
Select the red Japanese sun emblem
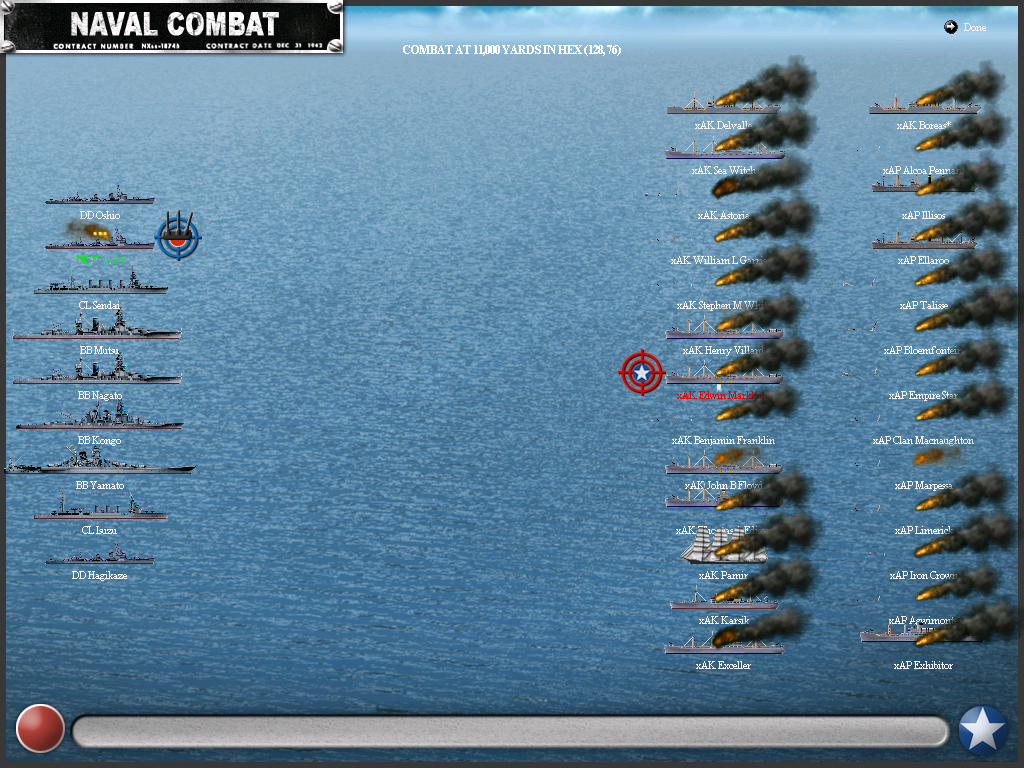[x=41, y=728]
